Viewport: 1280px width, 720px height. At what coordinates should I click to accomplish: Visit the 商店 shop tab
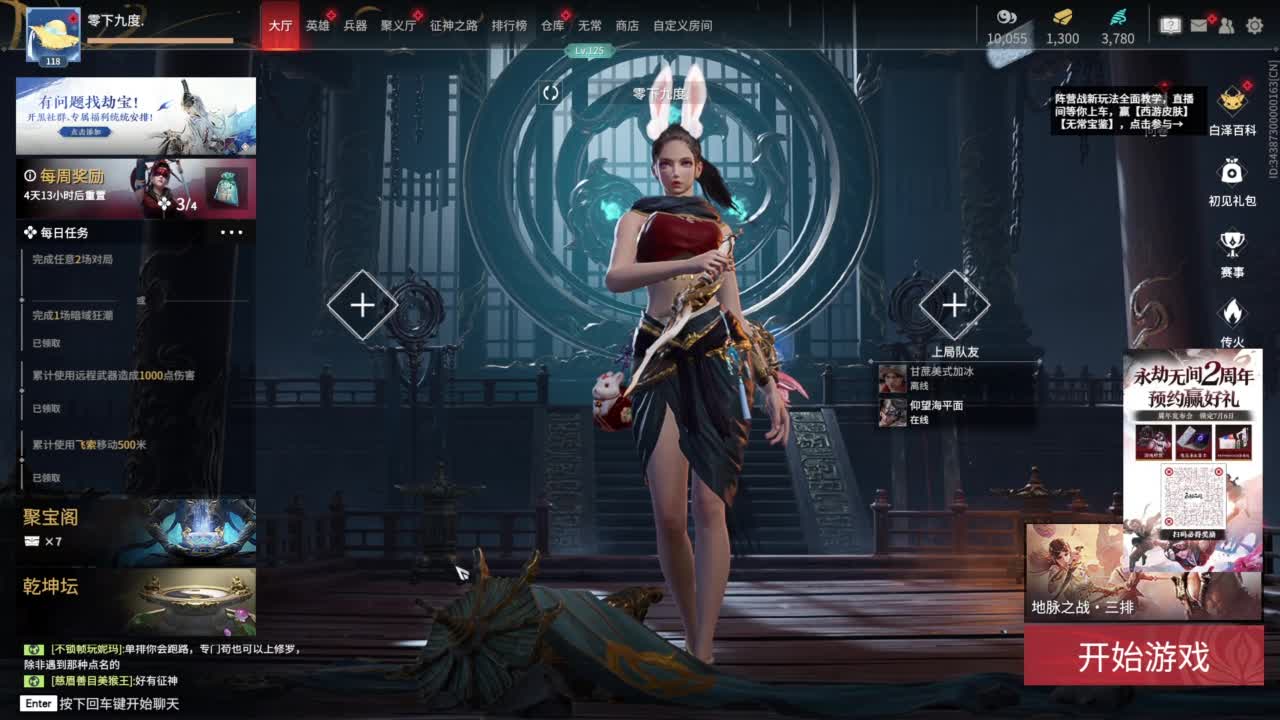pos(627,26)
